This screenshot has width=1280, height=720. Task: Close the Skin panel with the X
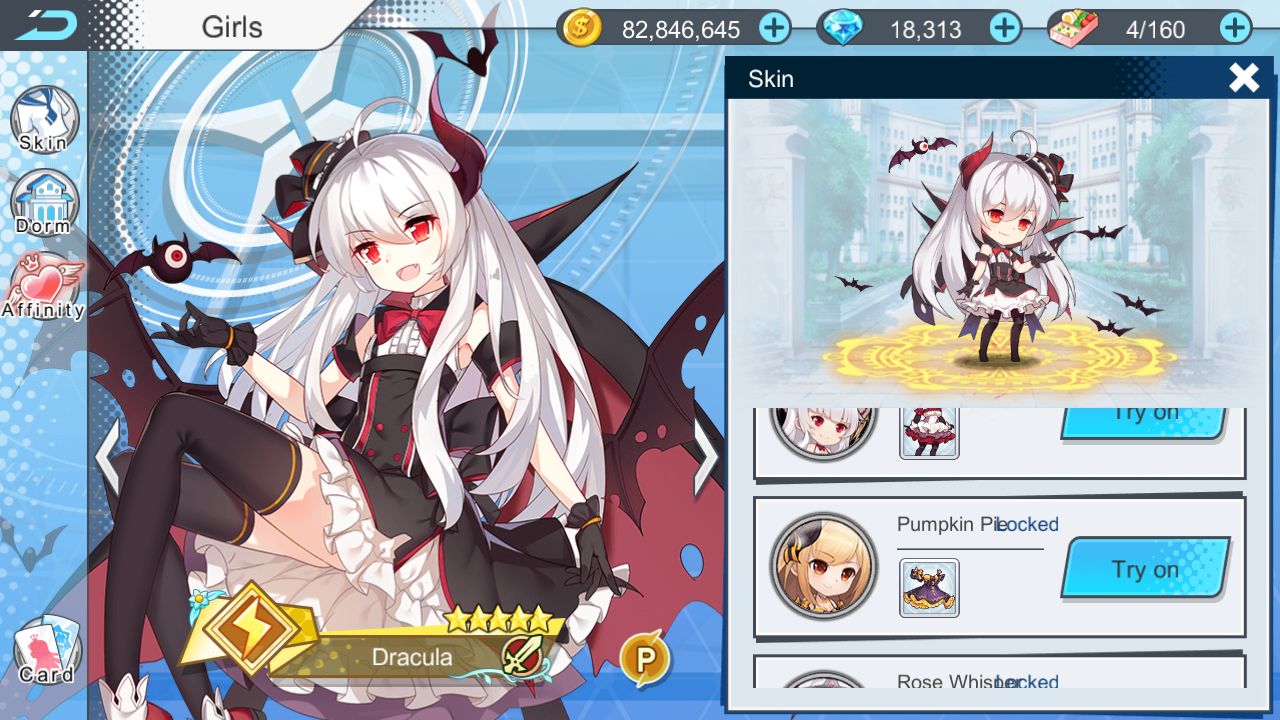pos(1243,77)
